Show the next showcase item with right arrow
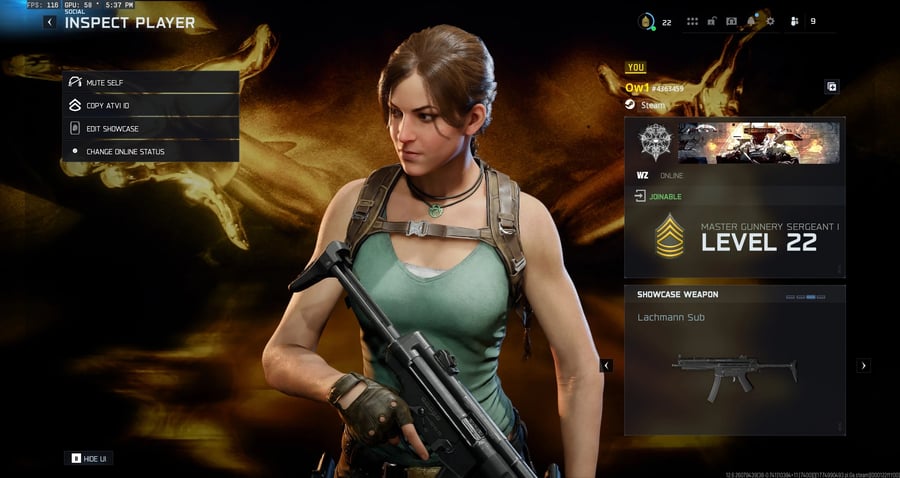This screenshot has width=900, height=478. click(x=864, y=366)
